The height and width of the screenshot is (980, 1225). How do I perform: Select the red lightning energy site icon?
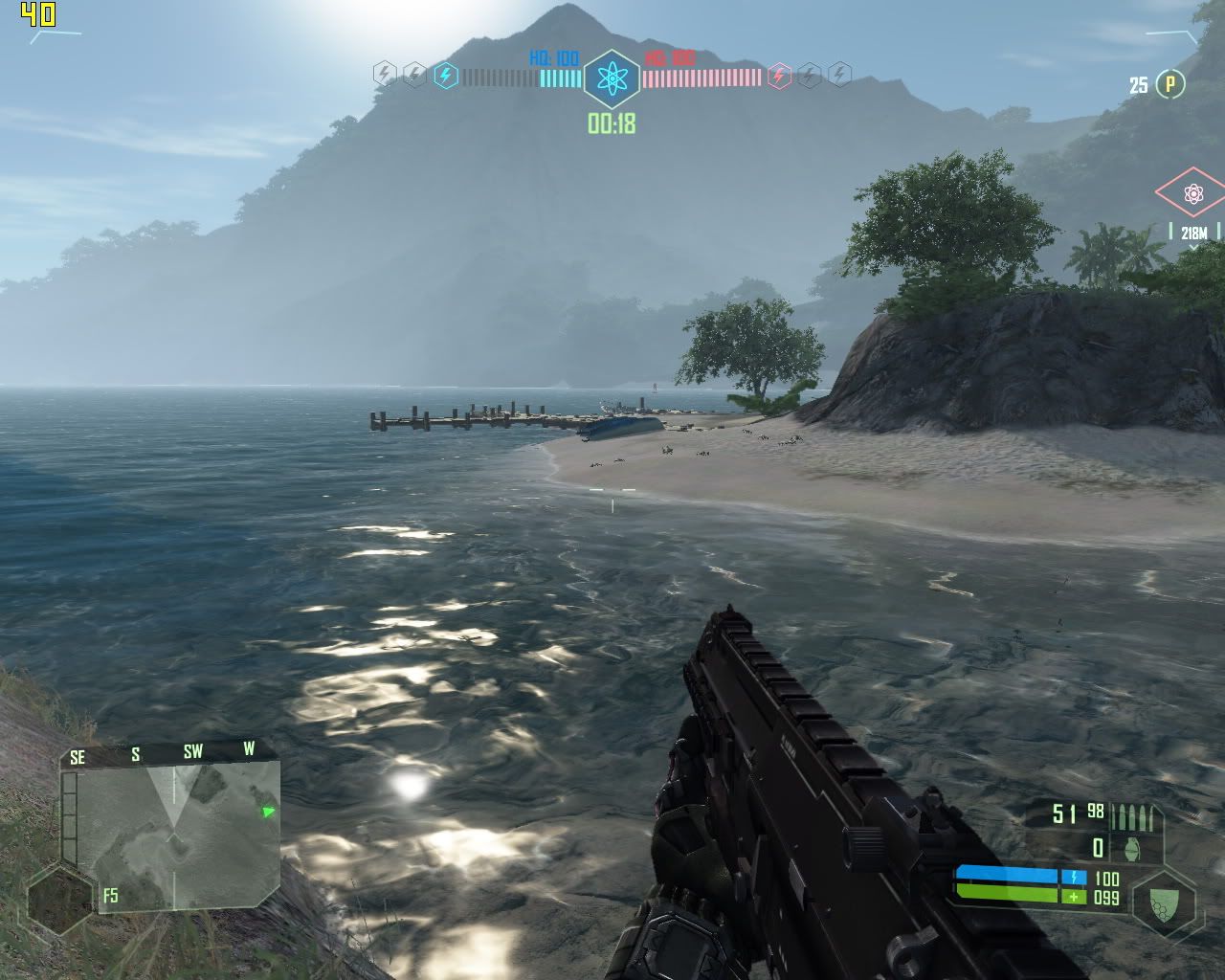point(779,75)
